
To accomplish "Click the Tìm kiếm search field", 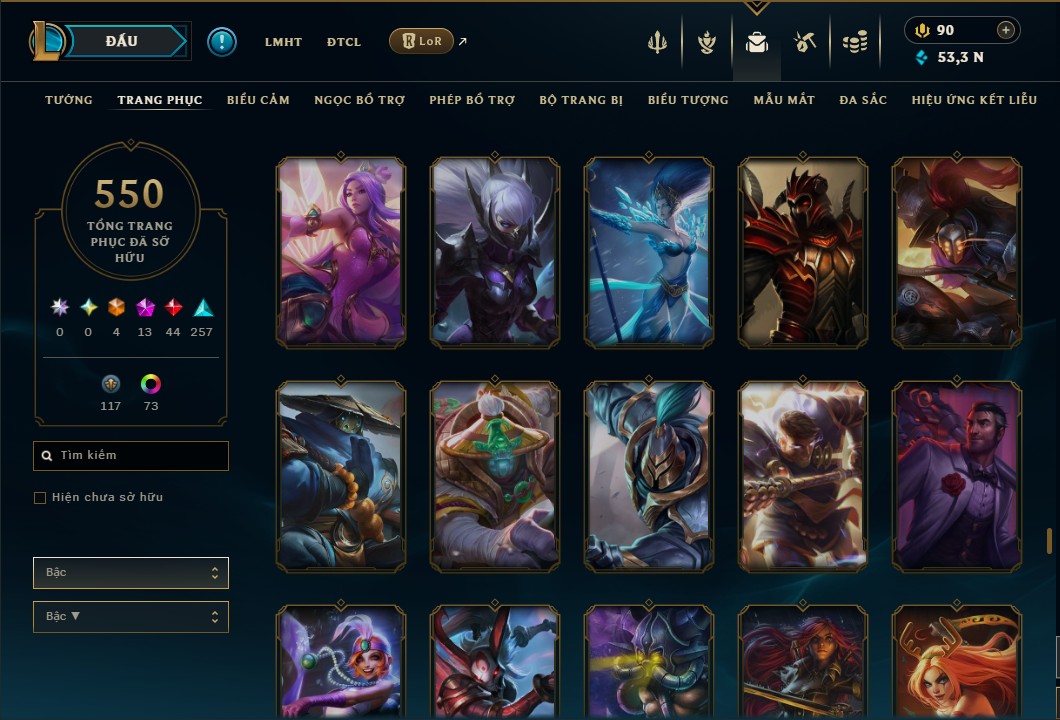I will tap(131, 456).
